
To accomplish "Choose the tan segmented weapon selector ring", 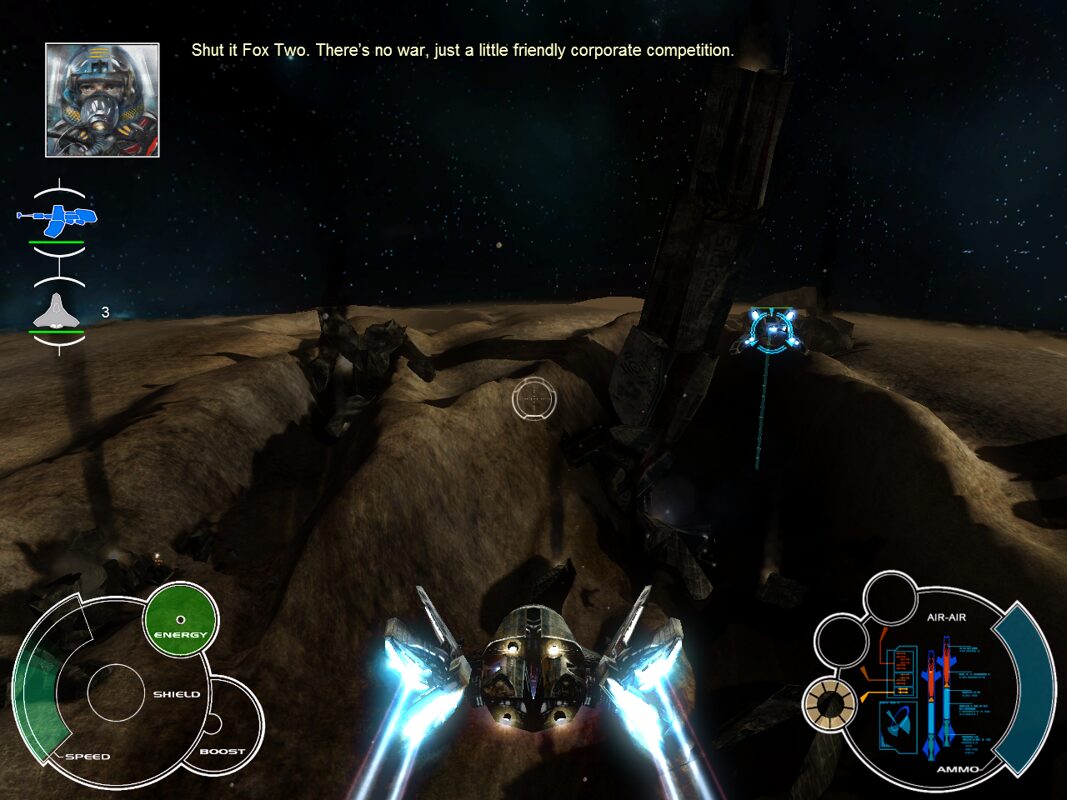I will click(830, 705).
